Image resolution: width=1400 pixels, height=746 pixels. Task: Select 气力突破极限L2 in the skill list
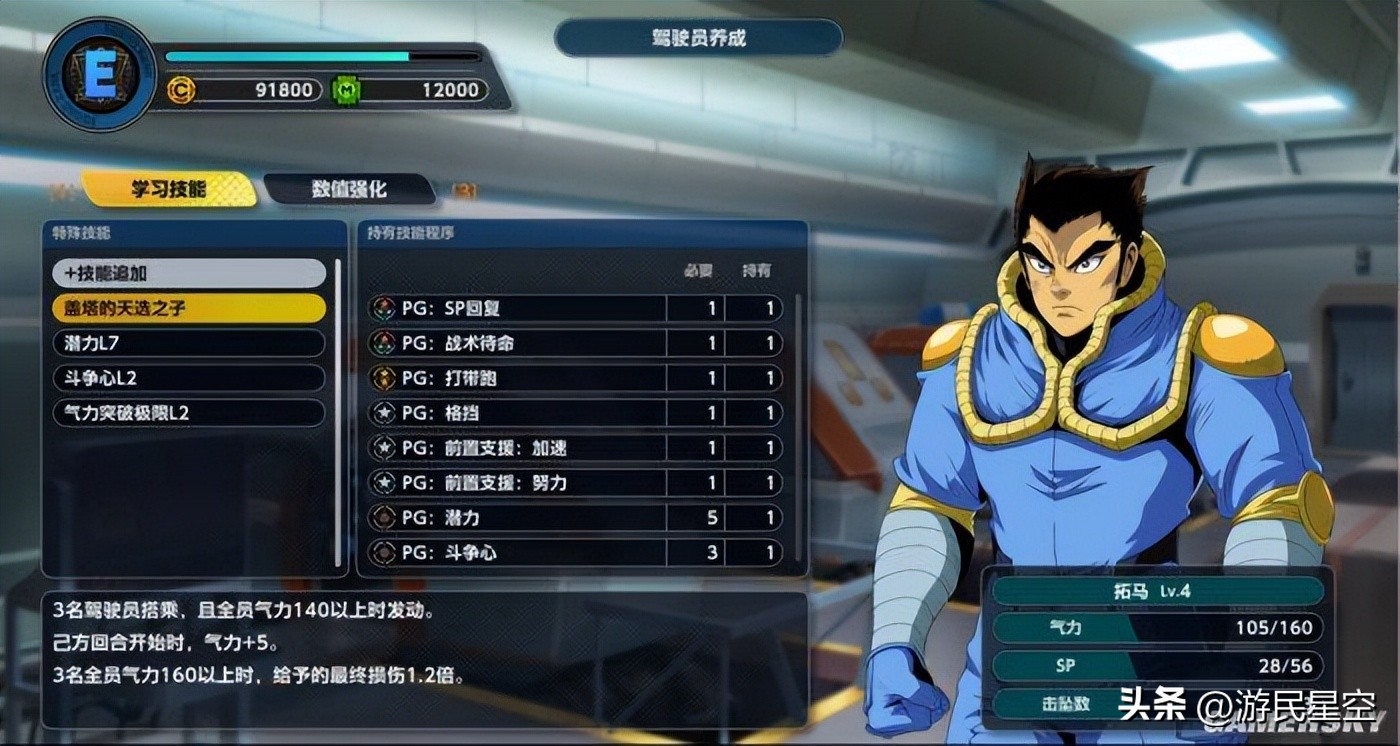pyautogui.click(x=189, y=413)
